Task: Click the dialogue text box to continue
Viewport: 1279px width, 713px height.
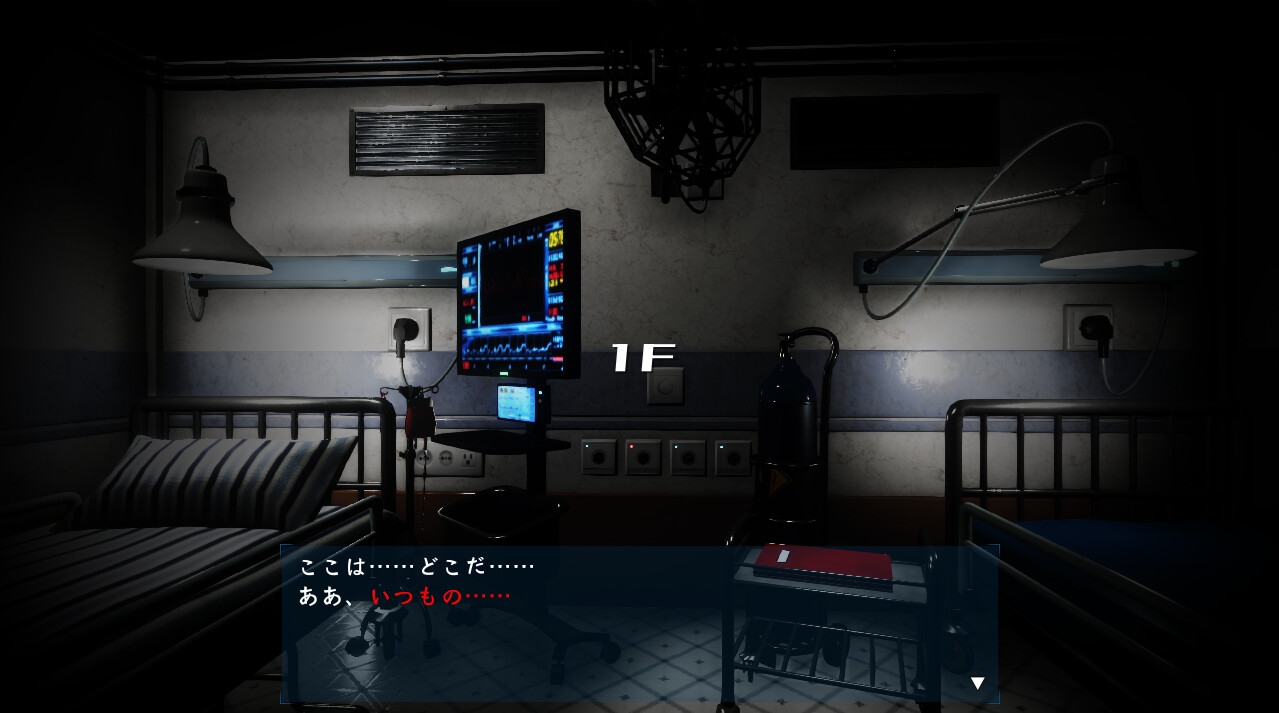Action: click(639, 624)
